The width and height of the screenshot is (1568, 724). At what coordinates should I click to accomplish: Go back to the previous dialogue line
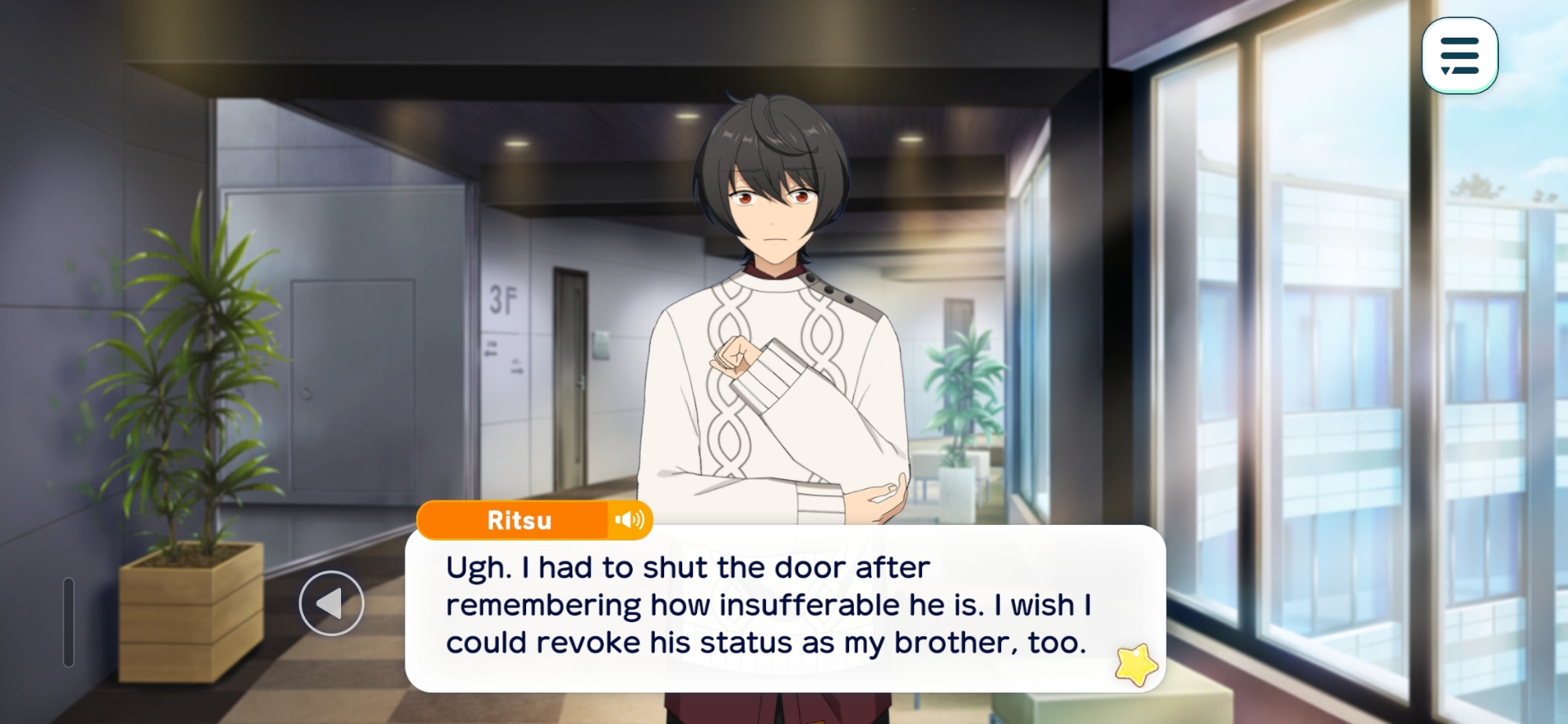pyautogui.click(x=332, y=603)
